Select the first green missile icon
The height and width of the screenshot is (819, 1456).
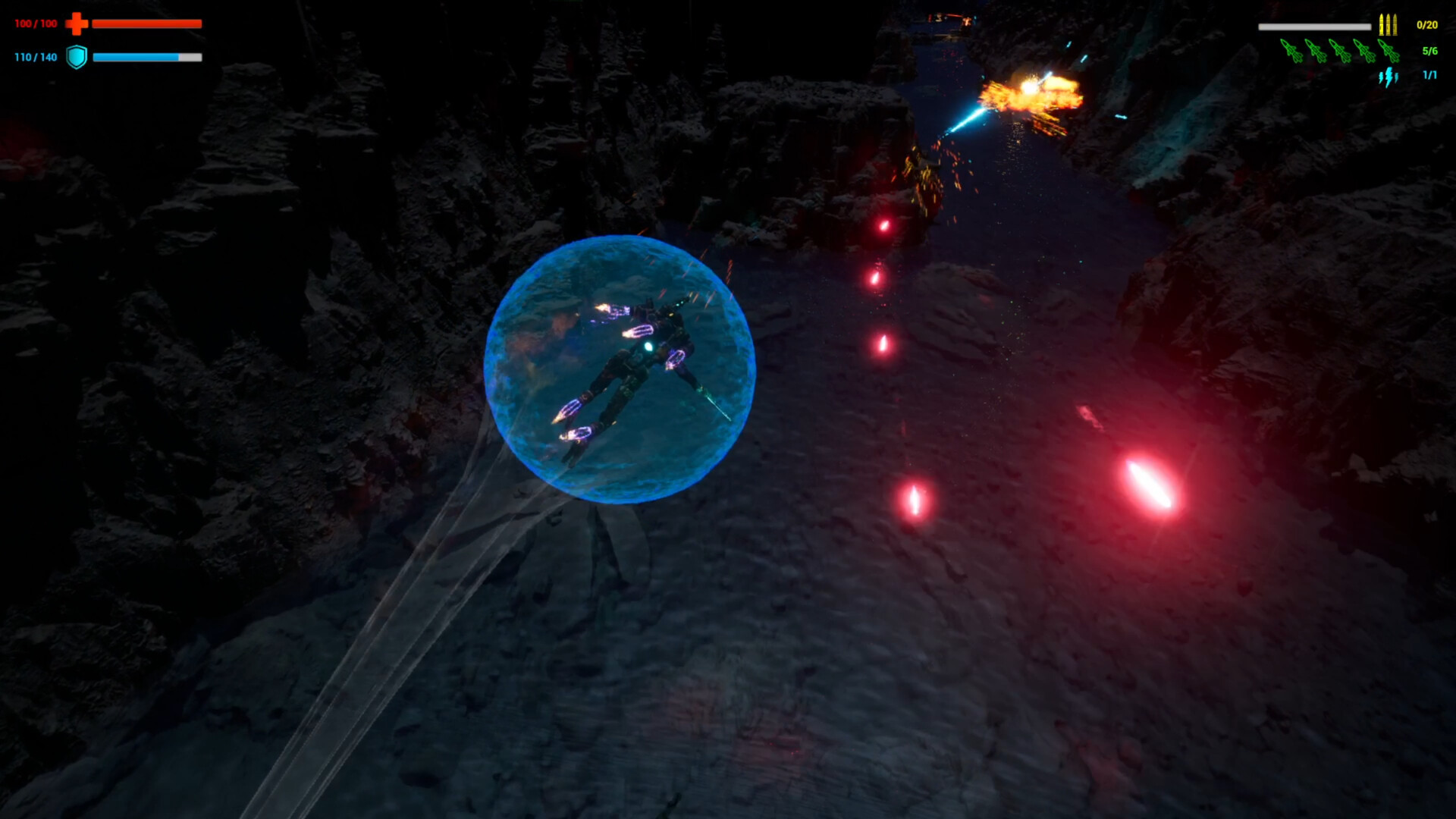pyautogui.click(x=1291, y=52)
